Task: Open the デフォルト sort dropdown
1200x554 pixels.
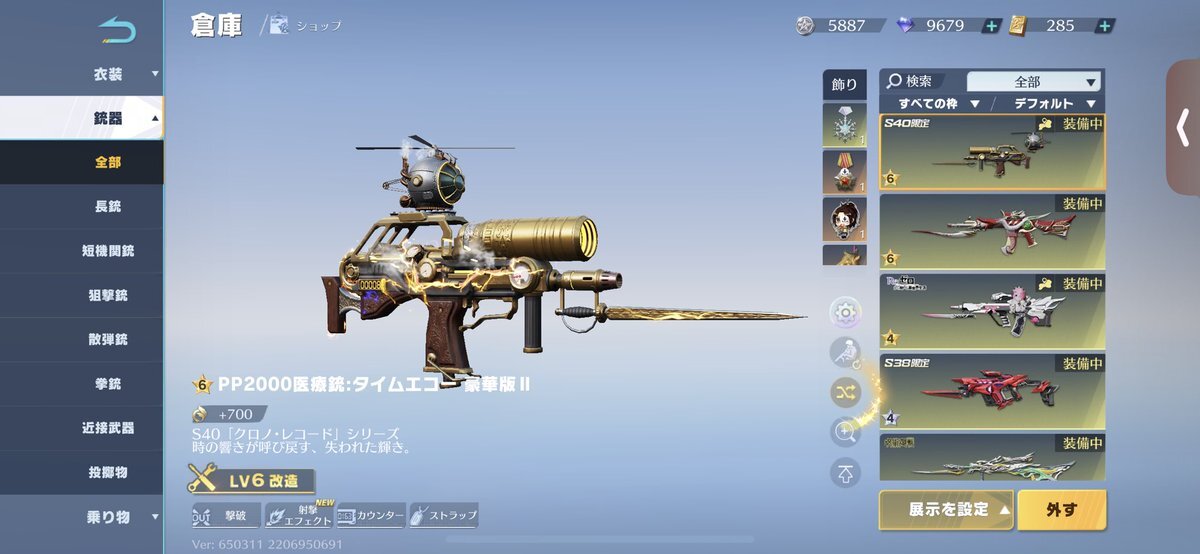Action: click(x=1052, y=103)
